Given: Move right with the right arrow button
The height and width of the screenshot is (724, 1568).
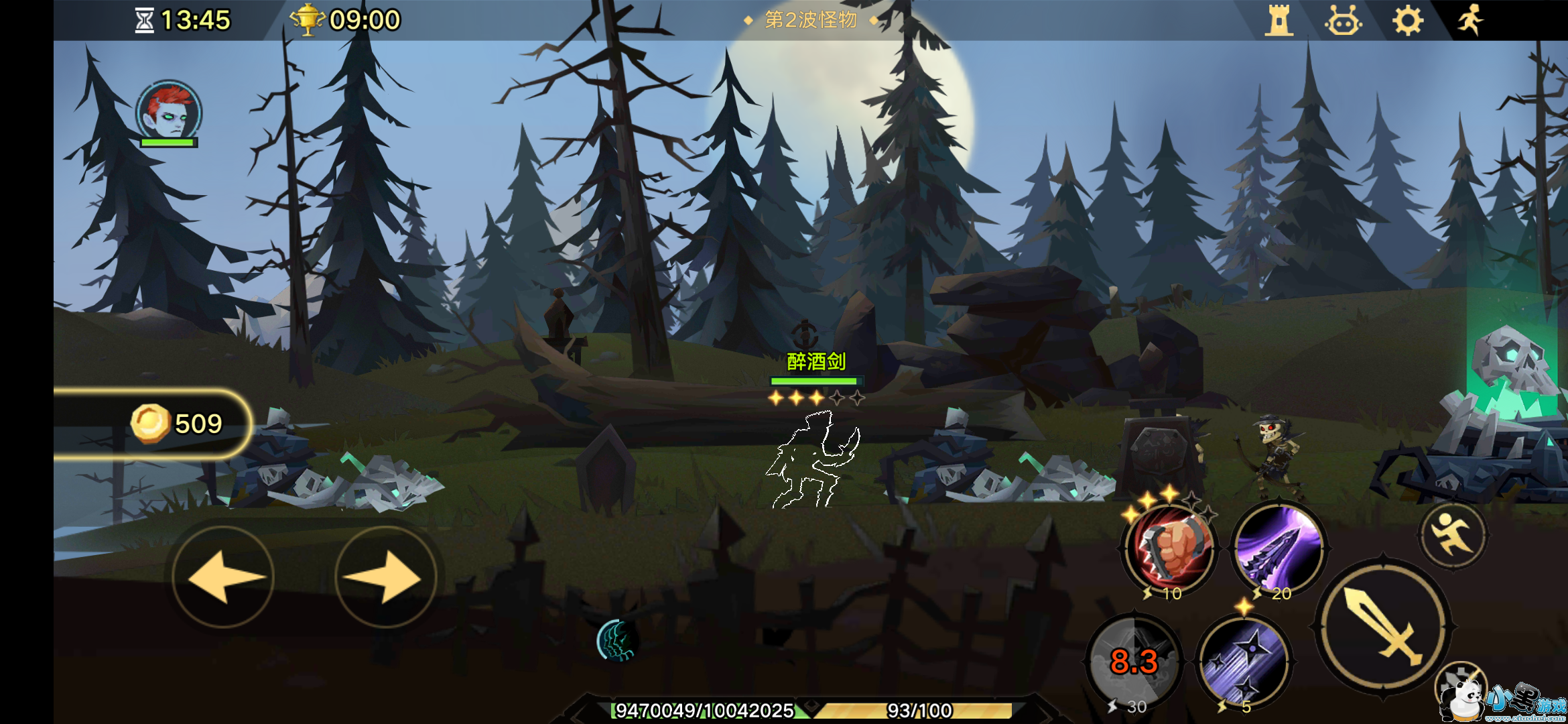Looking at the screenshot, I should click(x=385, y=577).
